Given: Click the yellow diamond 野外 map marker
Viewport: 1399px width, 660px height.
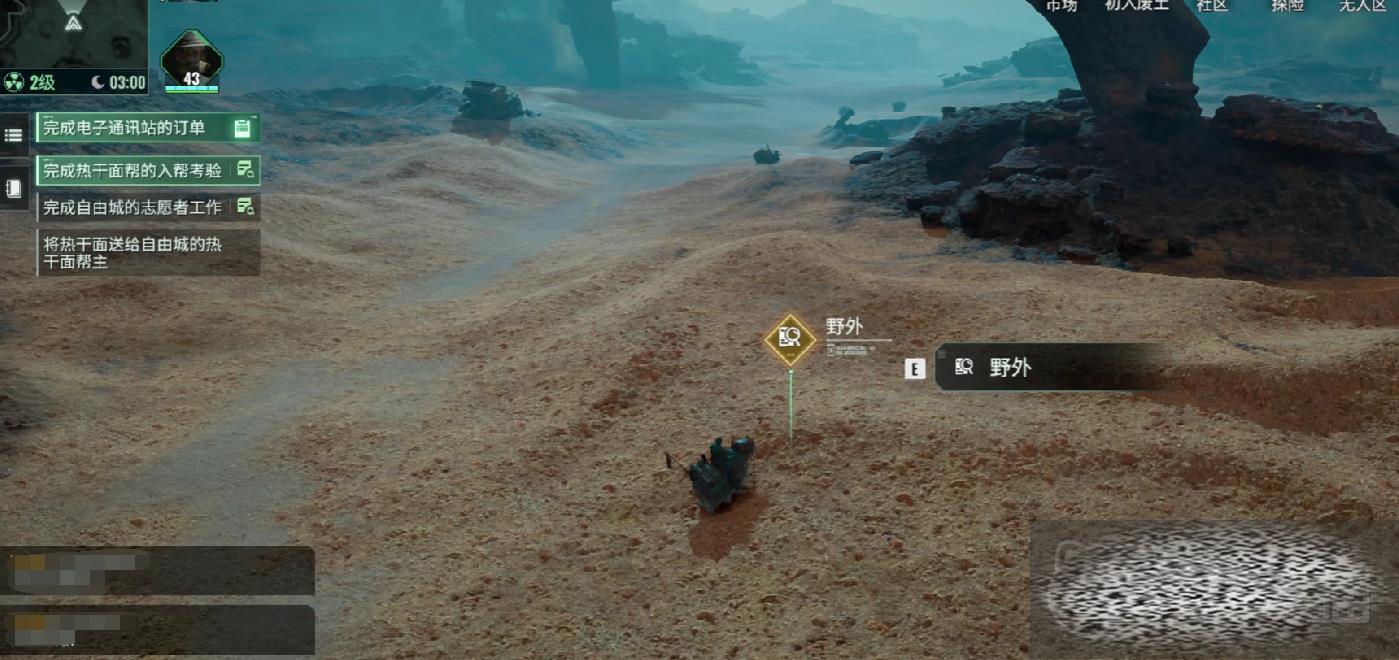Looking at the screenshot, I should (790, 339).
